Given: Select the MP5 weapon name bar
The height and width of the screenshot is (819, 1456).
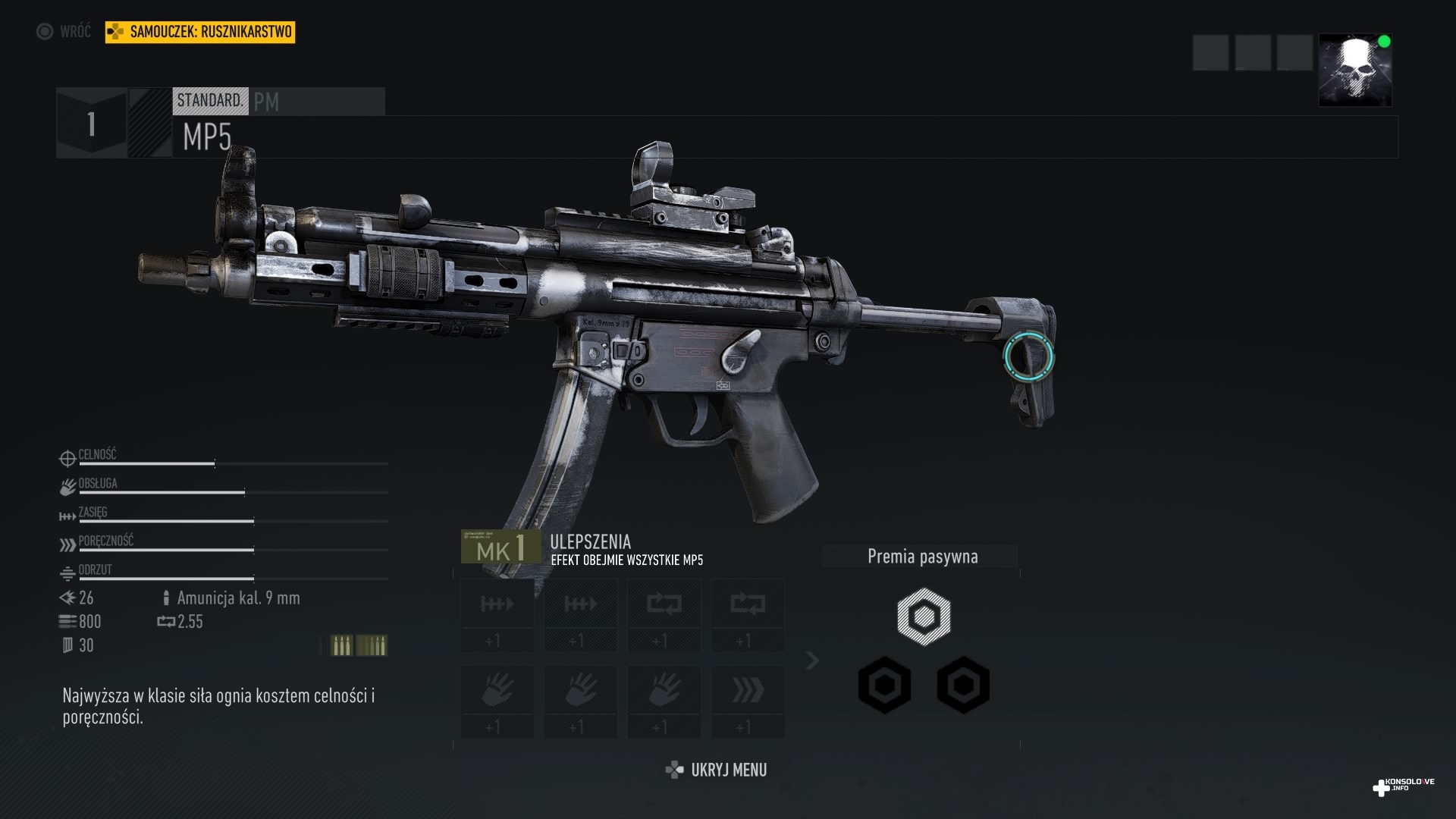Looking at the screenshot, I should tap(784, 137).
